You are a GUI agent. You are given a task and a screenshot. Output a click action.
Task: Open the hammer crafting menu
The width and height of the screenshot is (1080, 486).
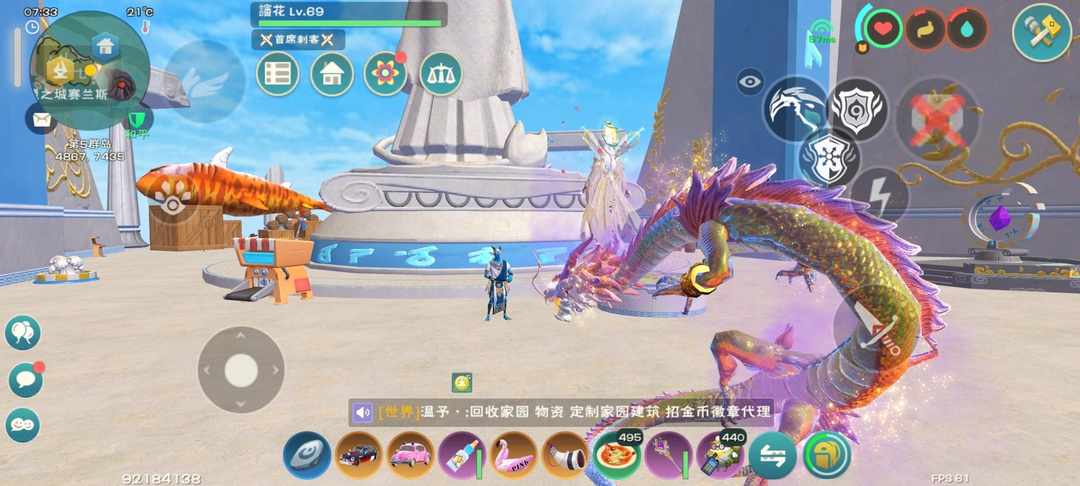[1041, 33]
